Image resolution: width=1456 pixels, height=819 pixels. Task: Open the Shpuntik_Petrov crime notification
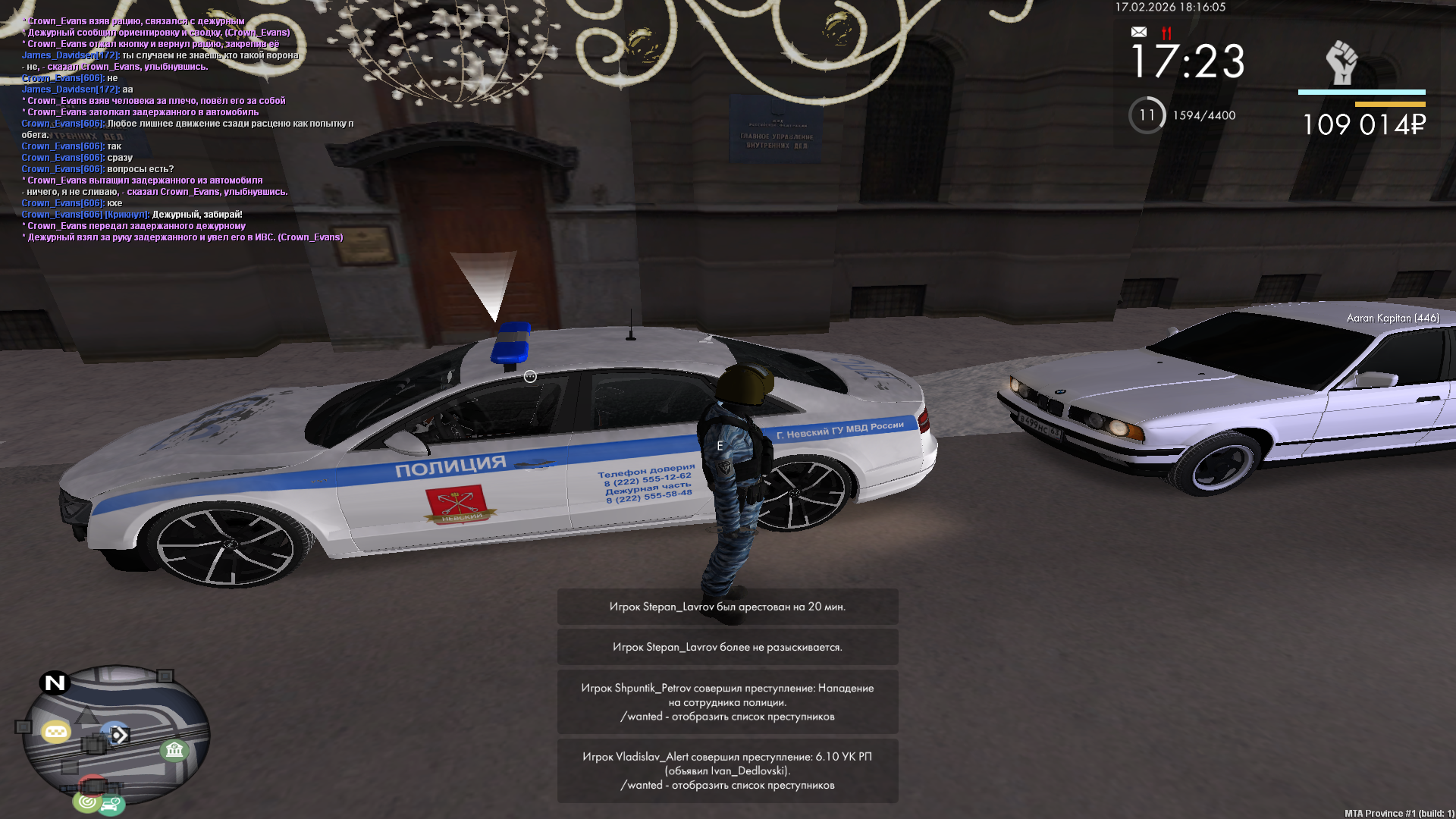(727, 701)
